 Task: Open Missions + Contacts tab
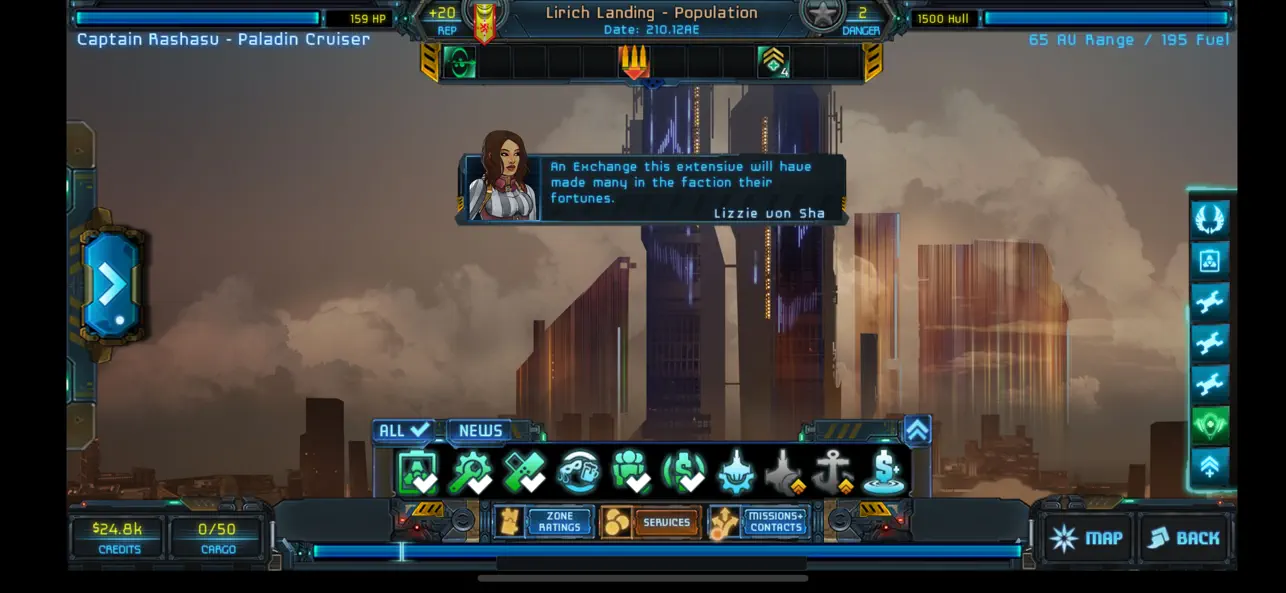click(759, 522)
